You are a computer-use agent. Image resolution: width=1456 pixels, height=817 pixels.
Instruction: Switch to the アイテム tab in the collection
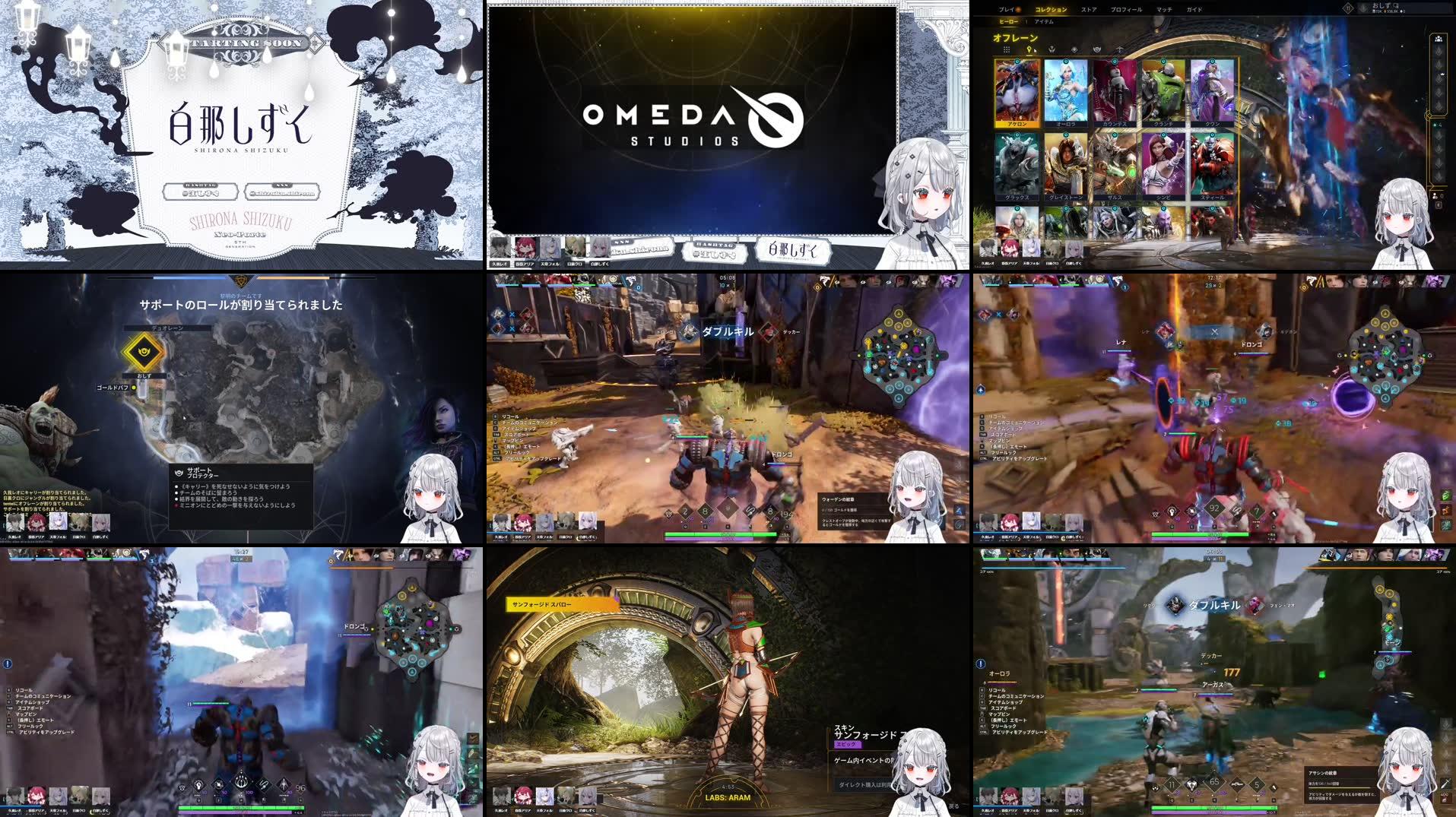[x=1044, y=21]
